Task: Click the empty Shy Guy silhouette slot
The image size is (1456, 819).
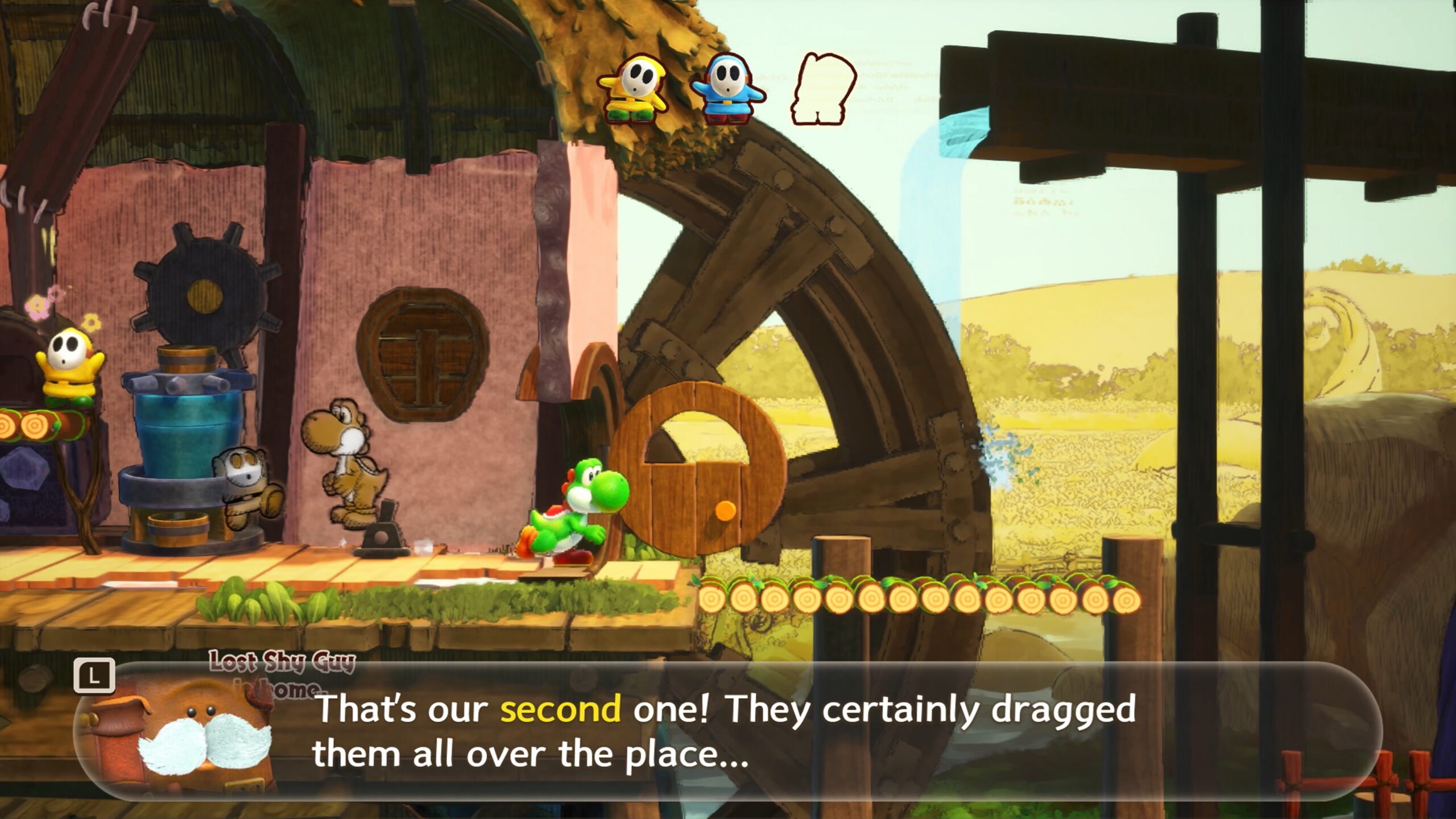Action: click(822, 89)
